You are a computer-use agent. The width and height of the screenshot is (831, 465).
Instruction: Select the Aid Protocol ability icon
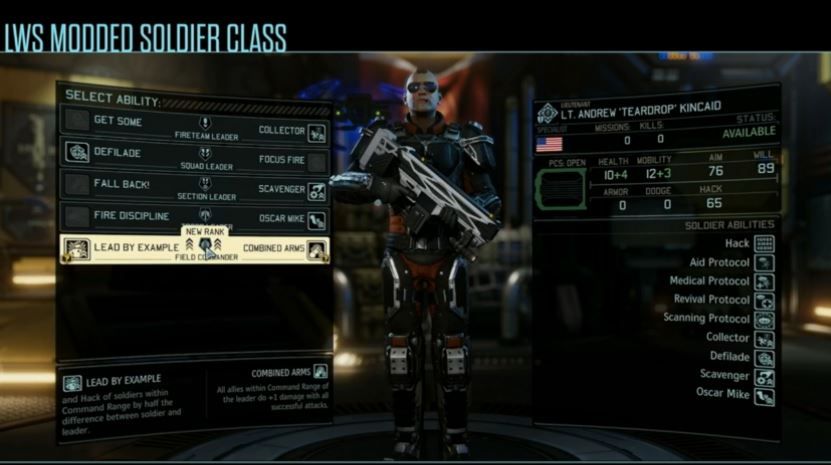(765, 262)
